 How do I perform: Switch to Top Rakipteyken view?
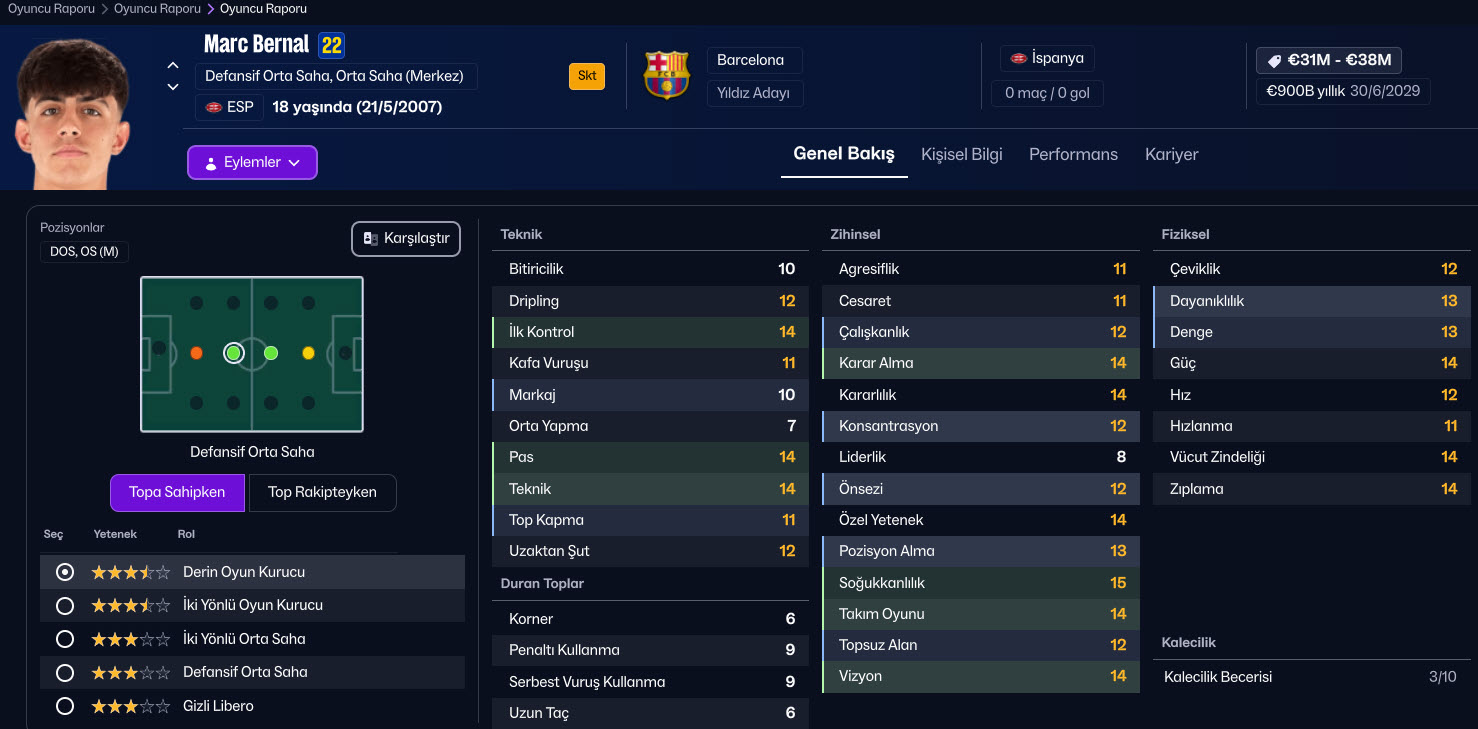322,492
